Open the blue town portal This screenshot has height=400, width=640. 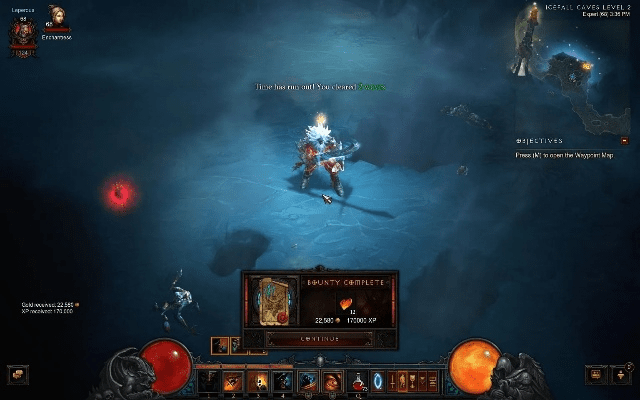click(x=378, y=381)
